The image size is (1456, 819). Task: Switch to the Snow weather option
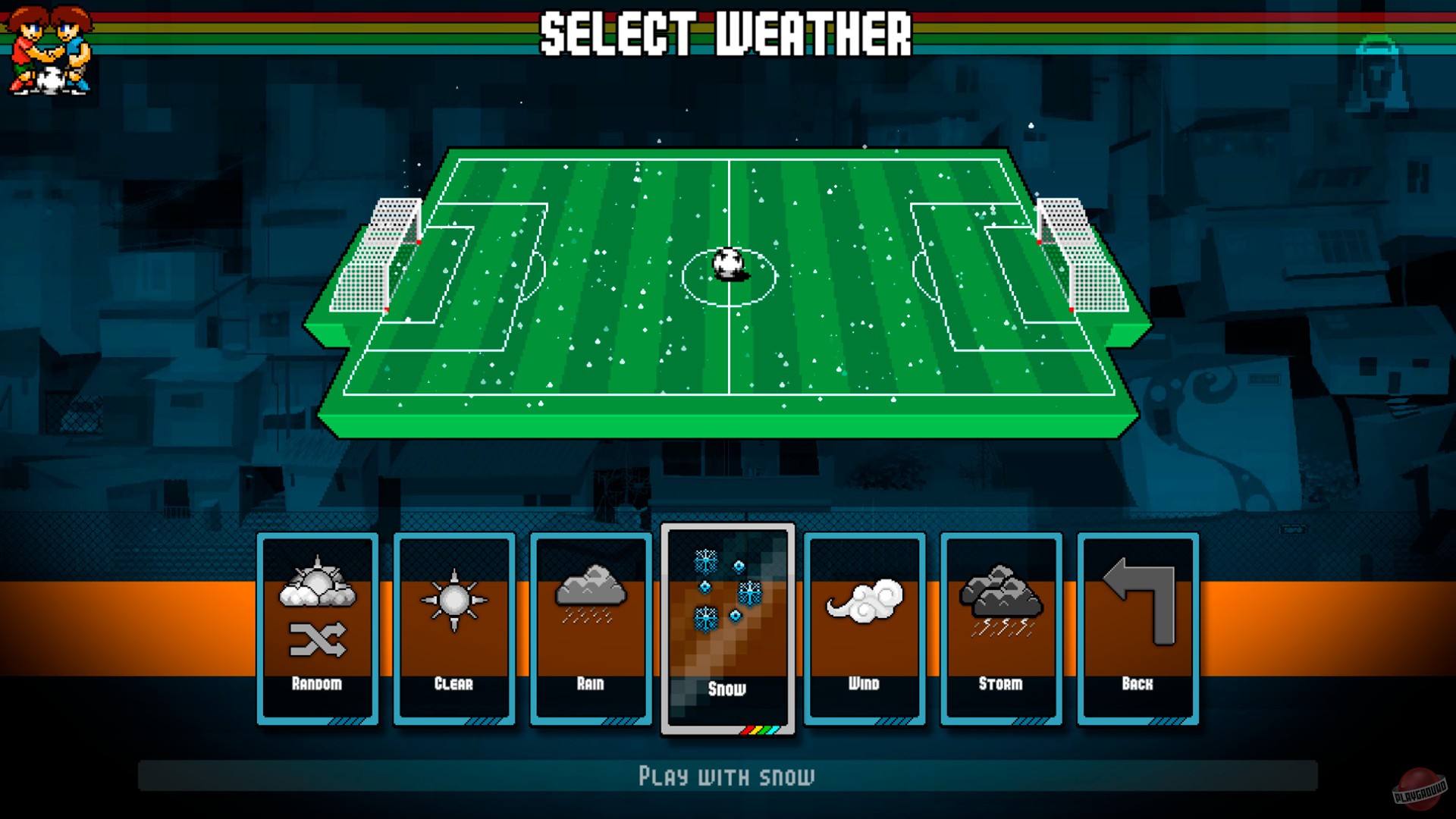(728, 629)
